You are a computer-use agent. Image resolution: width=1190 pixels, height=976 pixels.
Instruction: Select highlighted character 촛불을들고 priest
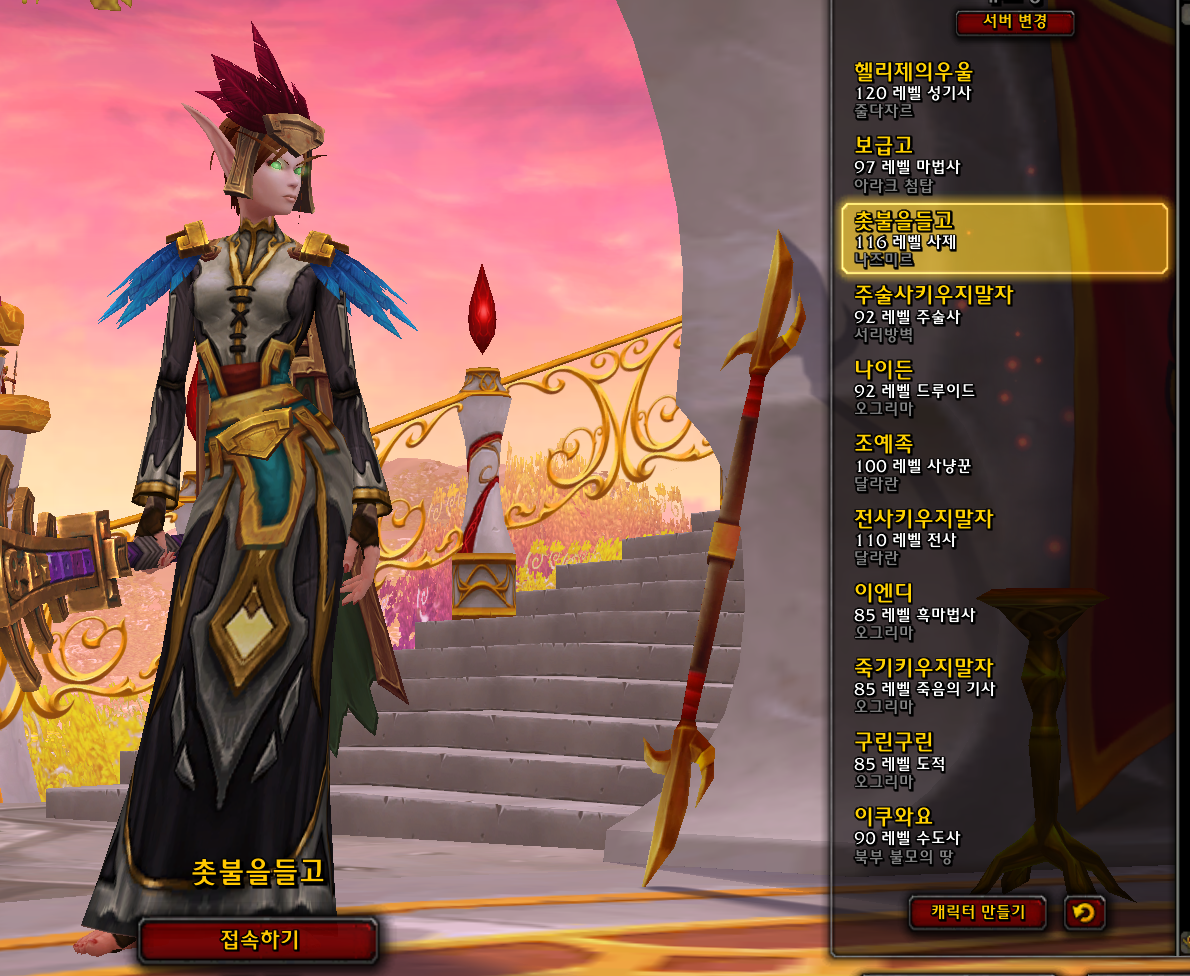[x=1005, y=239]
